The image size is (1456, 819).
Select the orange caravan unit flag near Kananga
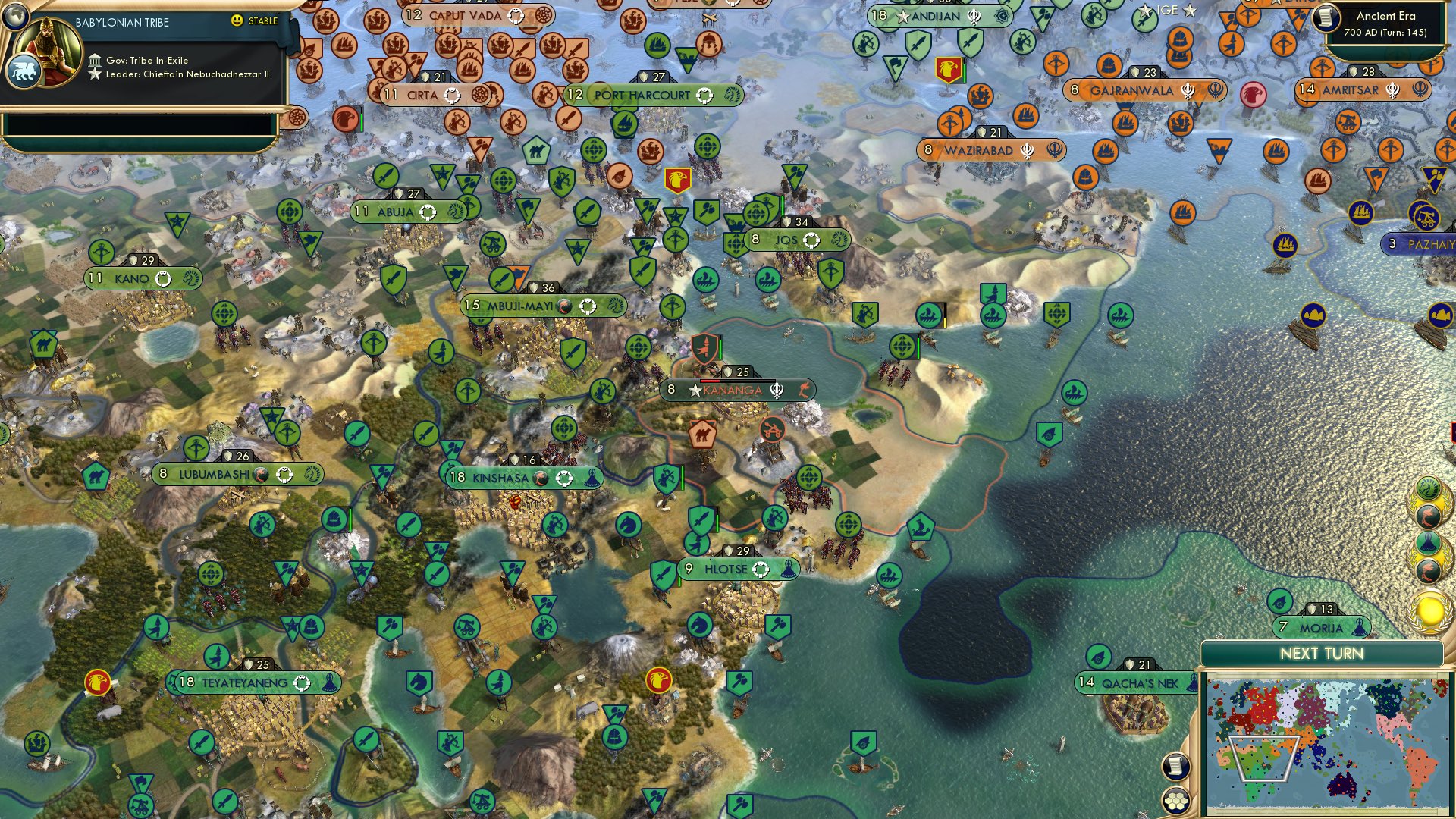703,435
